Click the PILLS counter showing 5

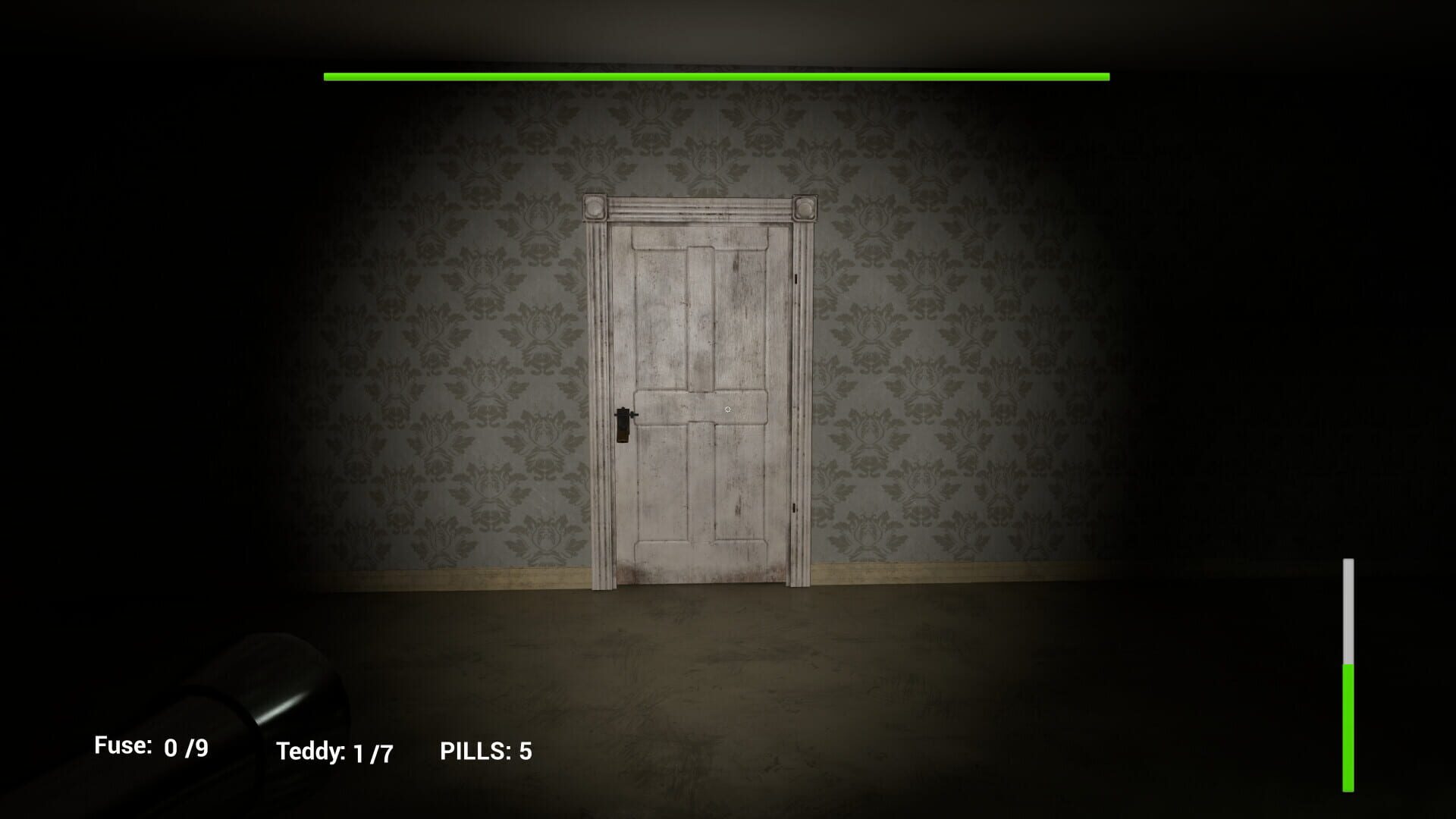pos(485,751)
